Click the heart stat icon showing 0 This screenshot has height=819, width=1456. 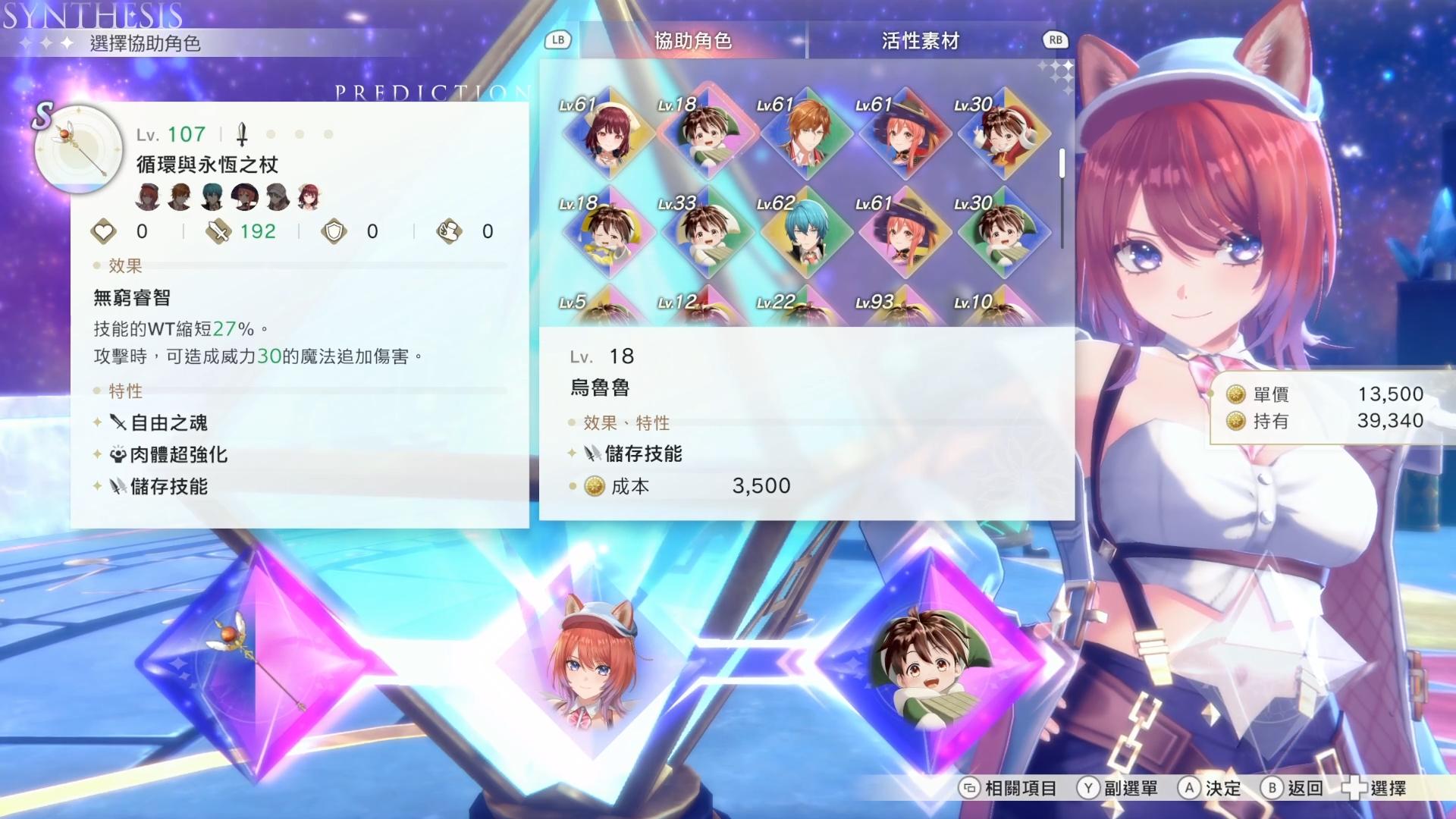[105, 232]
